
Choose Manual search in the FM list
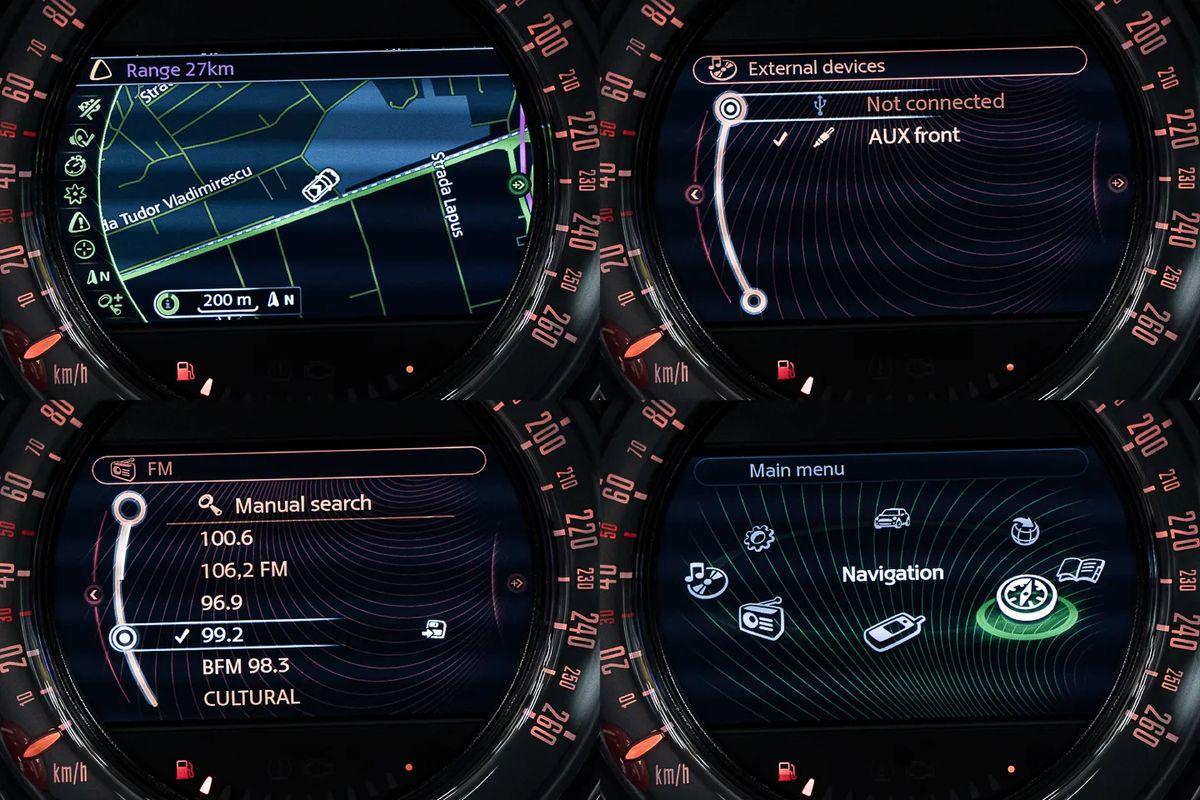pyautogui.click(x=302, y=505)
